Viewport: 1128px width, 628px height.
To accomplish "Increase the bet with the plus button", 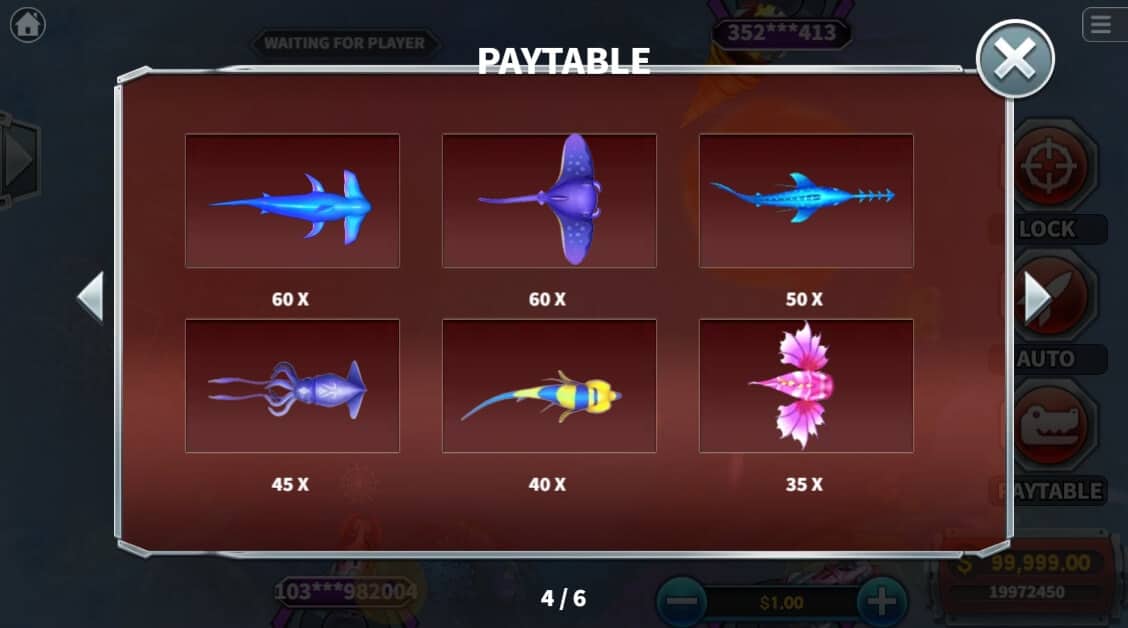I will (x=880, y=602).
